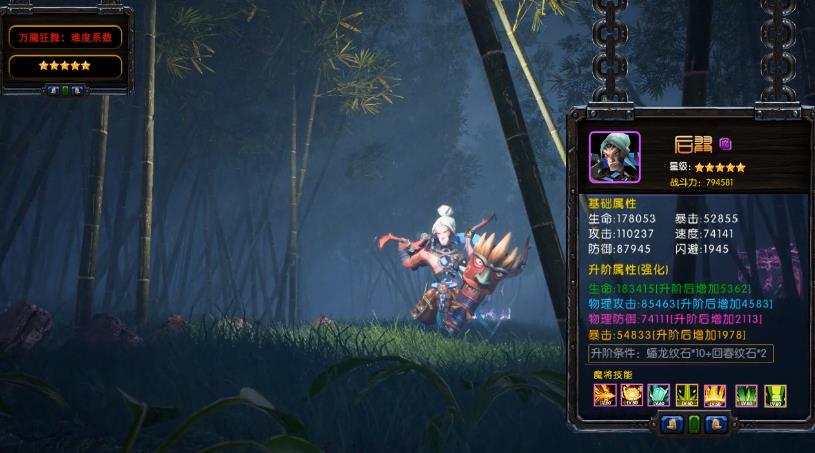The height and width of the screenshot is (453, 815).
Task: Click the purple badge beside the hero name
Action: tap(726, 143)
